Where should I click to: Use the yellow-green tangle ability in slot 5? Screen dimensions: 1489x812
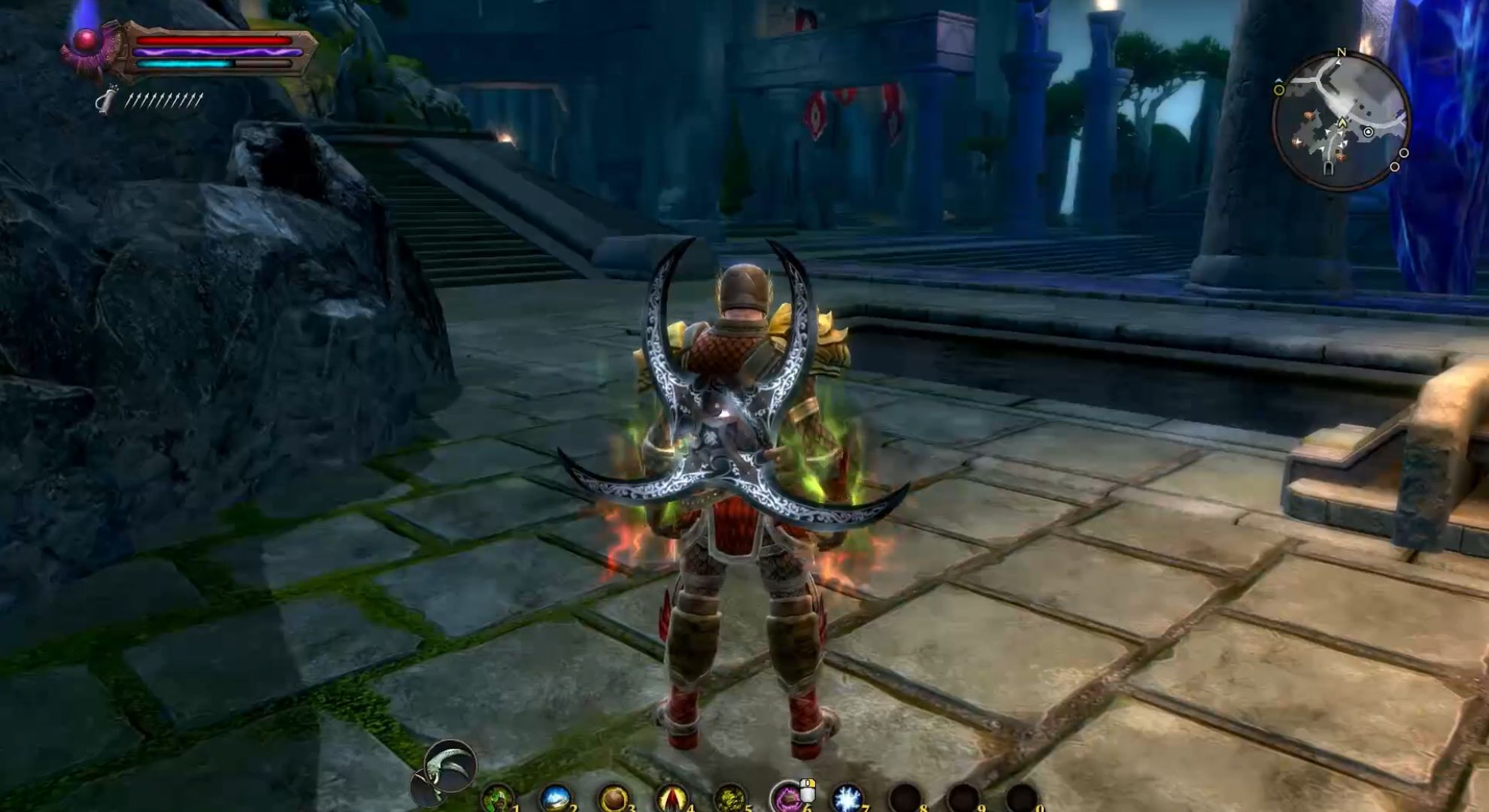(729, 798)
